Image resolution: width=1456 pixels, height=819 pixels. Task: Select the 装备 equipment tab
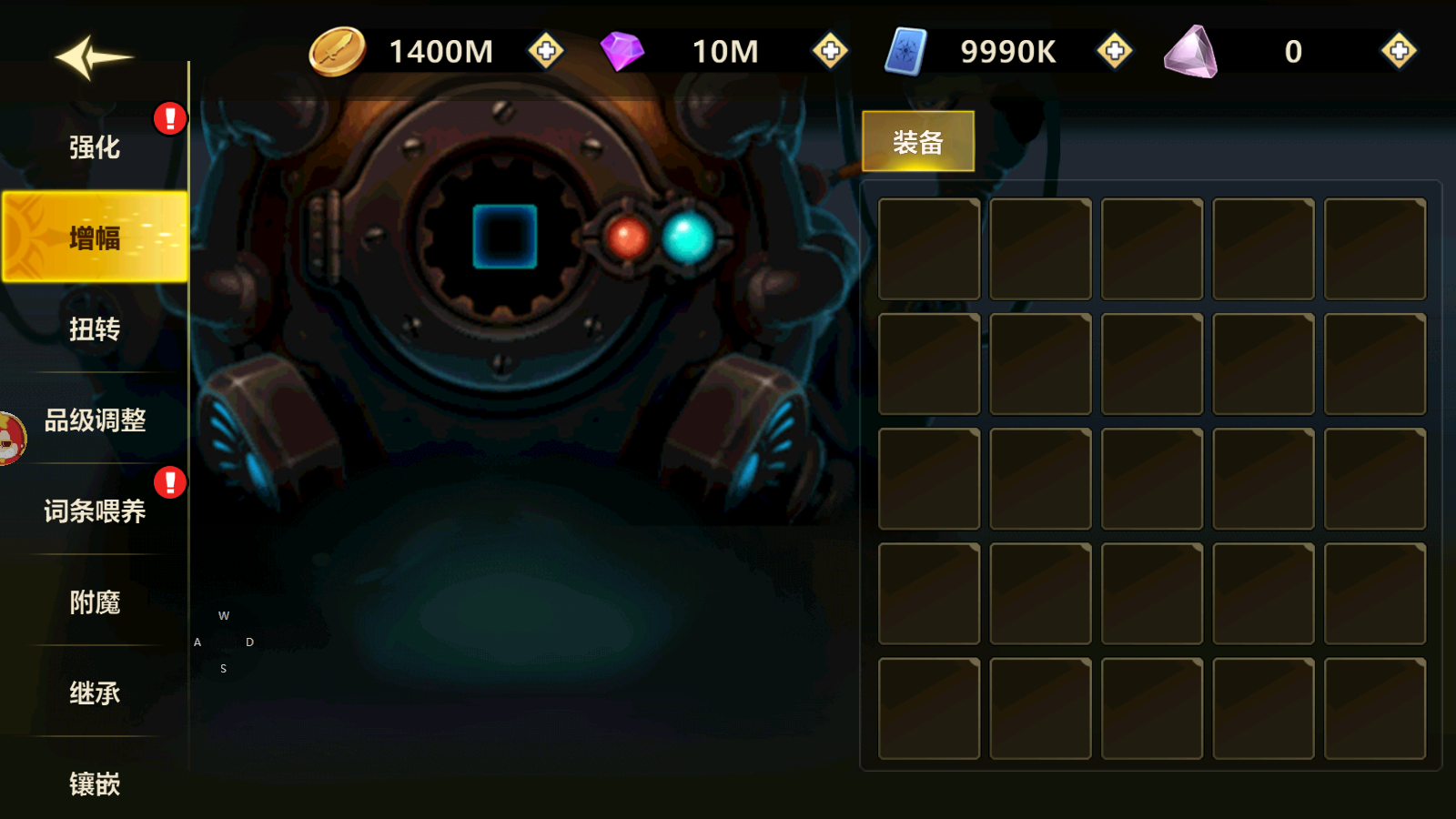click(x=917, y=142)
